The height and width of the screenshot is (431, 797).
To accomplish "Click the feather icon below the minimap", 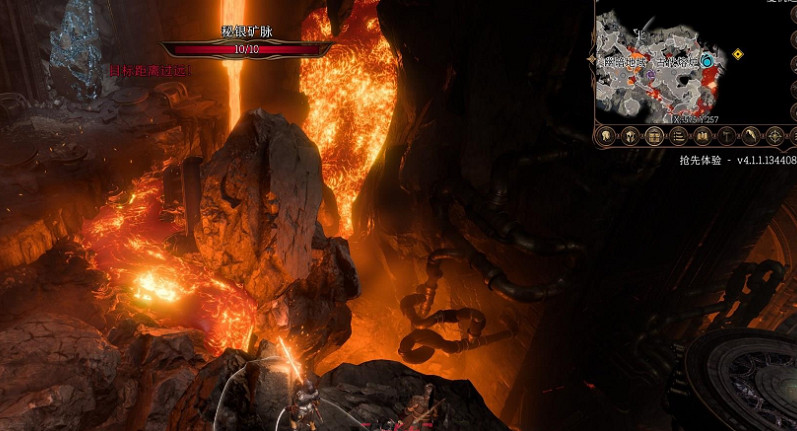I will tap(750, 136).
